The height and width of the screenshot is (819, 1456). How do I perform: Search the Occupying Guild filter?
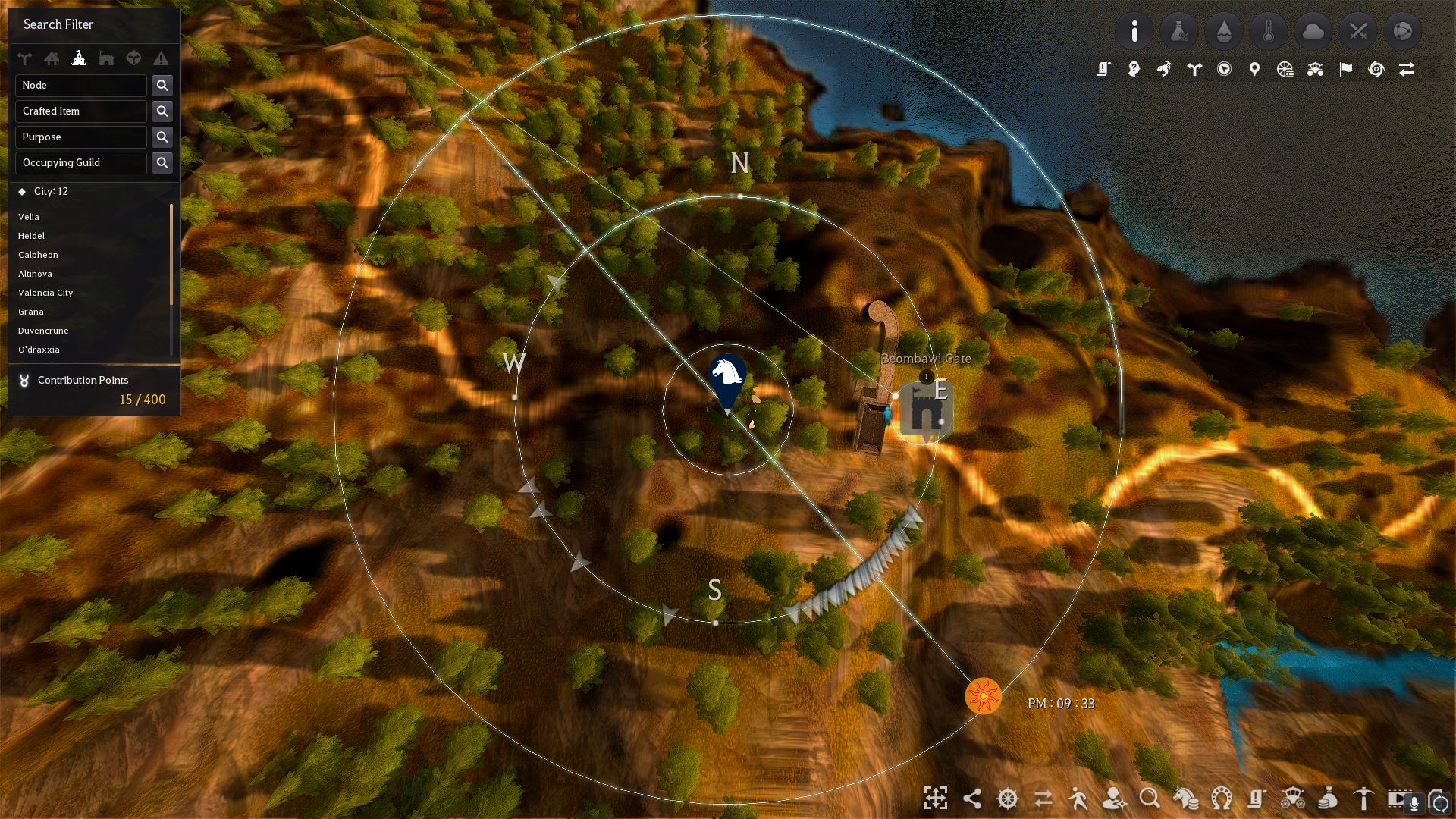coord(162,162)
